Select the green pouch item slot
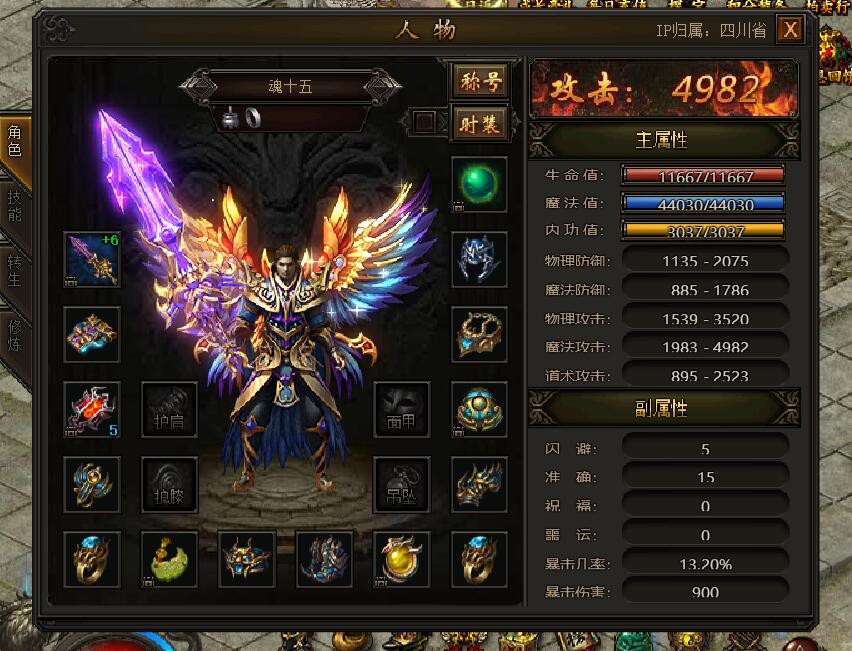 pos(169,559)
